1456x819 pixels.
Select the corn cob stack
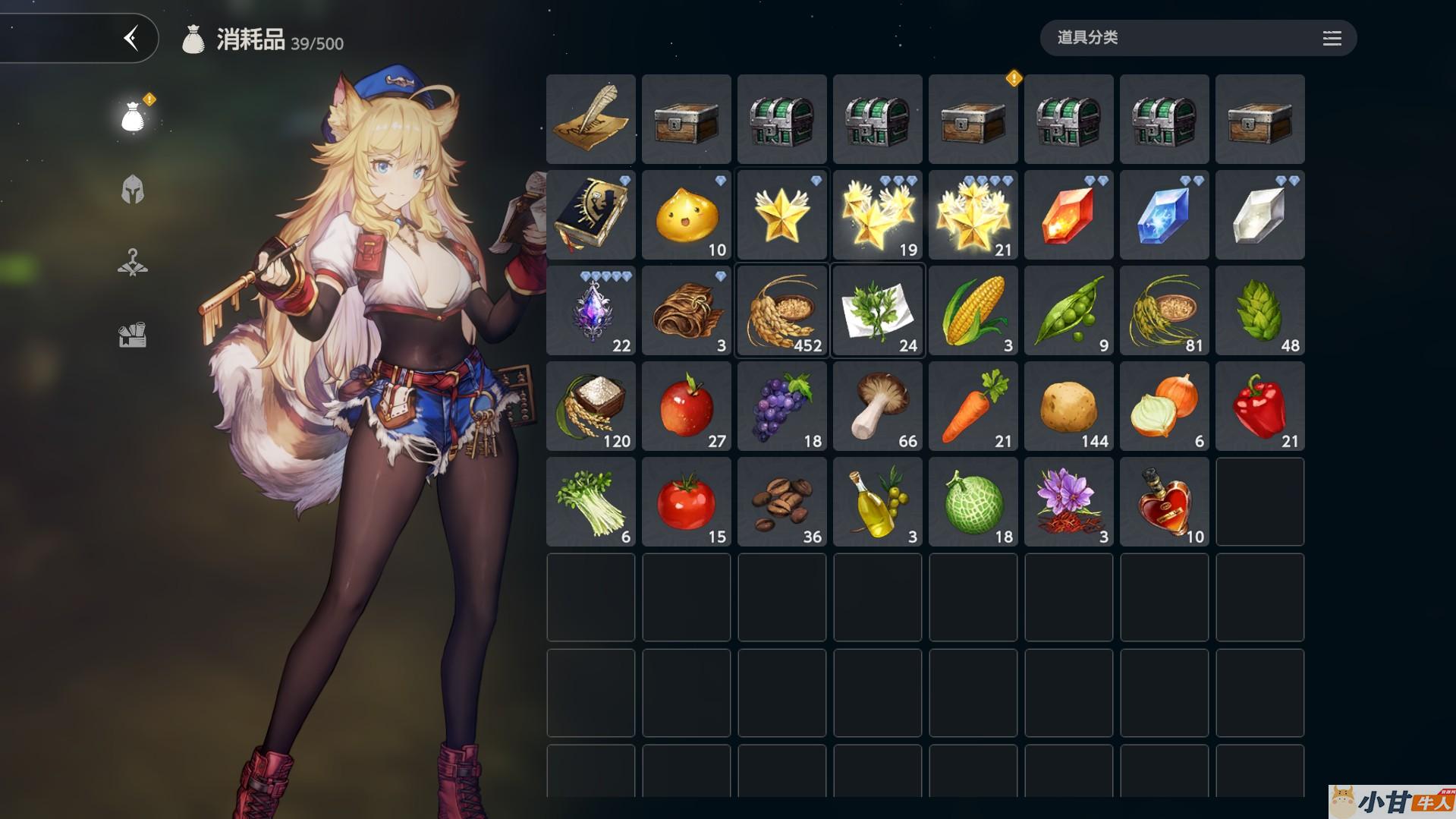[x=973, y=310]
